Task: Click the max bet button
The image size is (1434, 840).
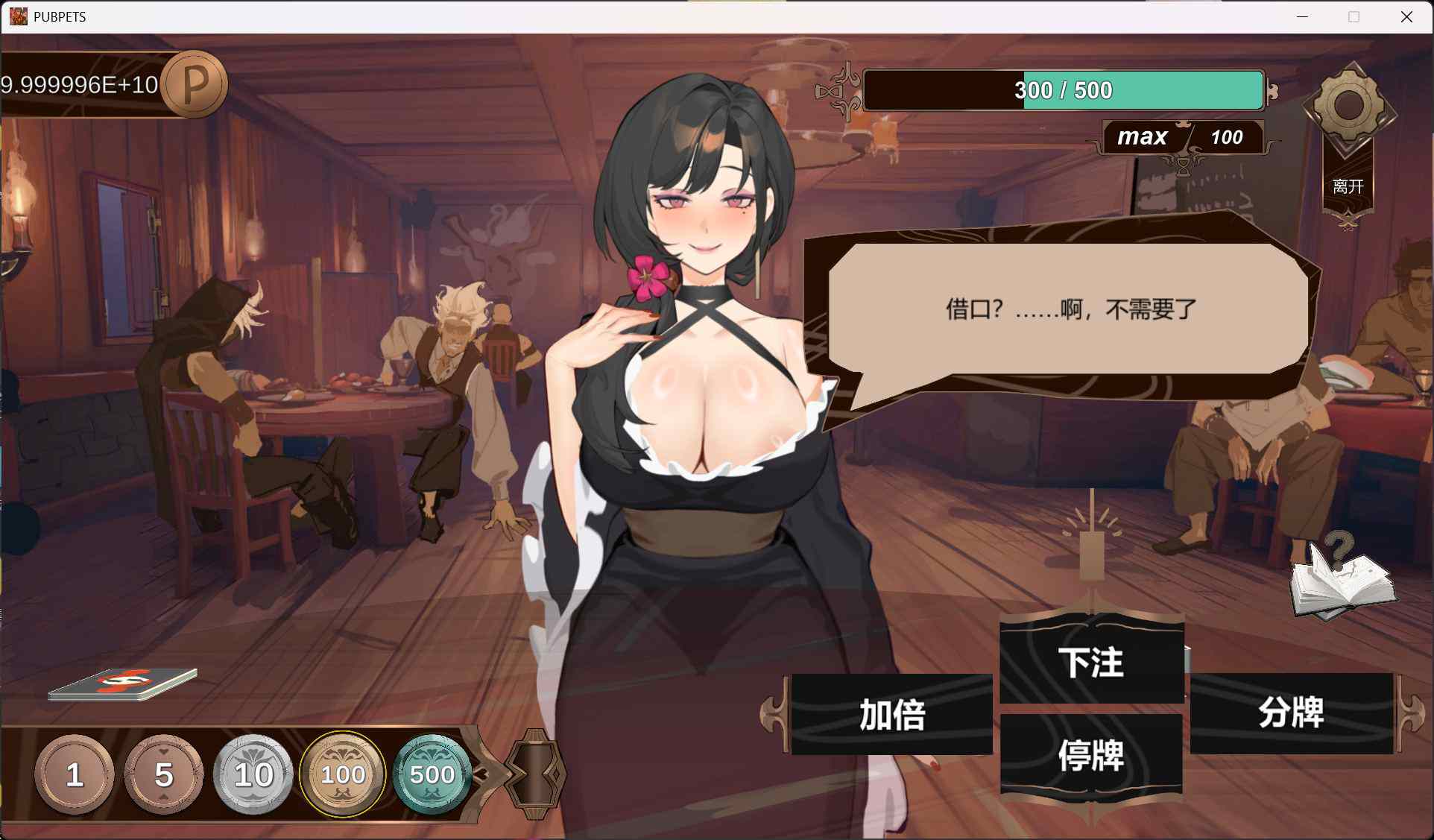Action: point(1142,137)
